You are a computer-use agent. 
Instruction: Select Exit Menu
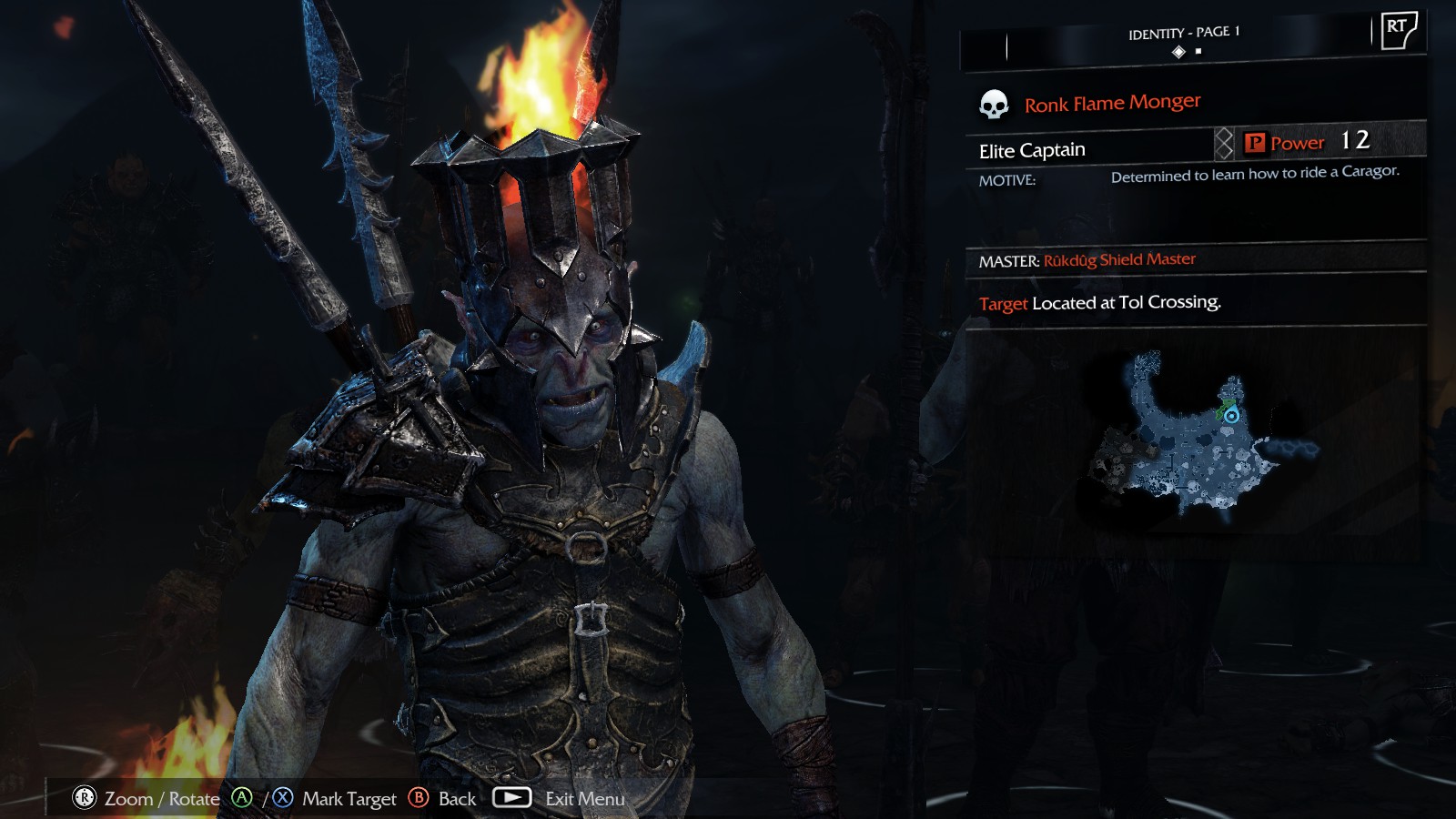tap(584, 799)
